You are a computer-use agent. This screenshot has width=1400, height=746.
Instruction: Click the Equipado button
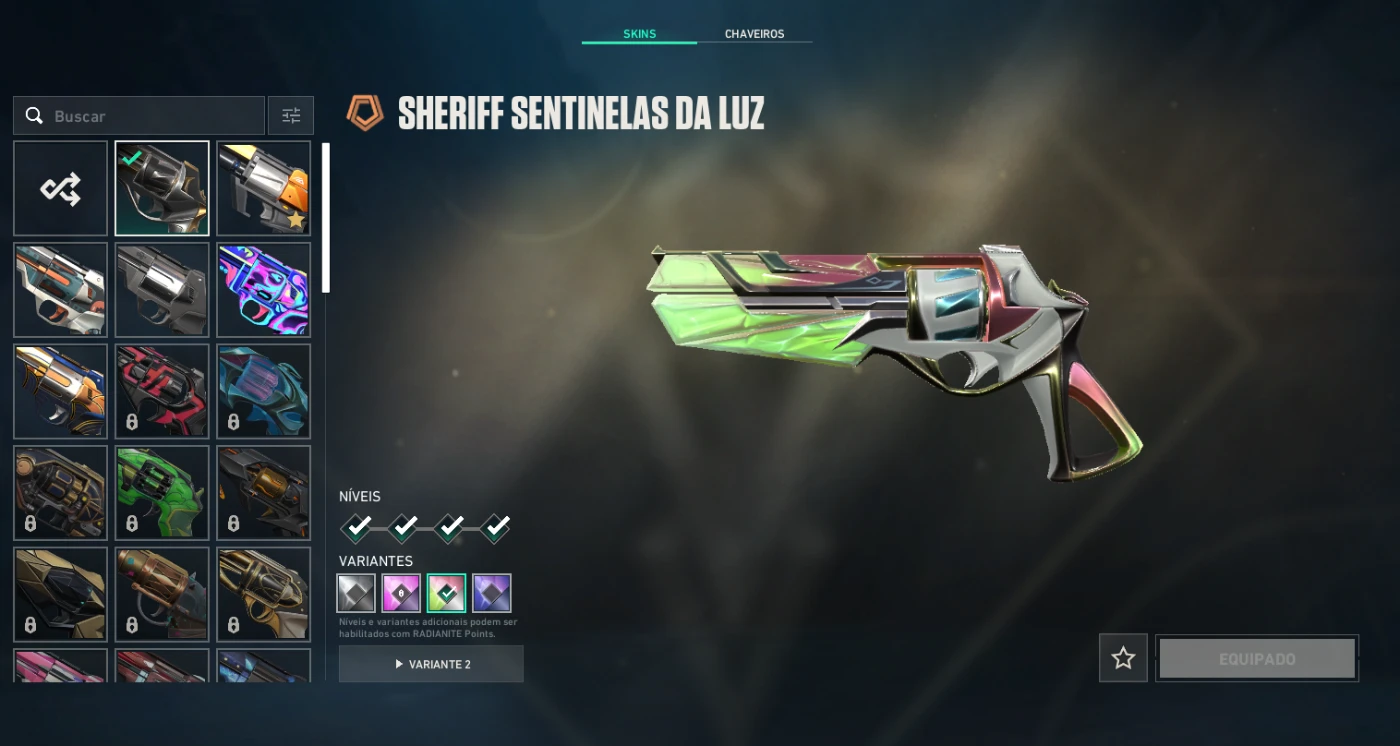point(1257,659)
